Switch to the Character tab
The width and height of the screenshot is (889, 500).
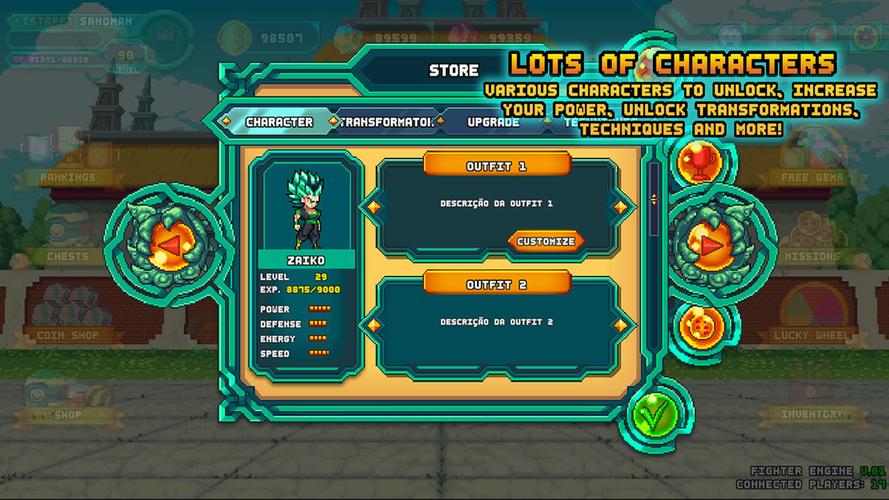pos(279,123)
